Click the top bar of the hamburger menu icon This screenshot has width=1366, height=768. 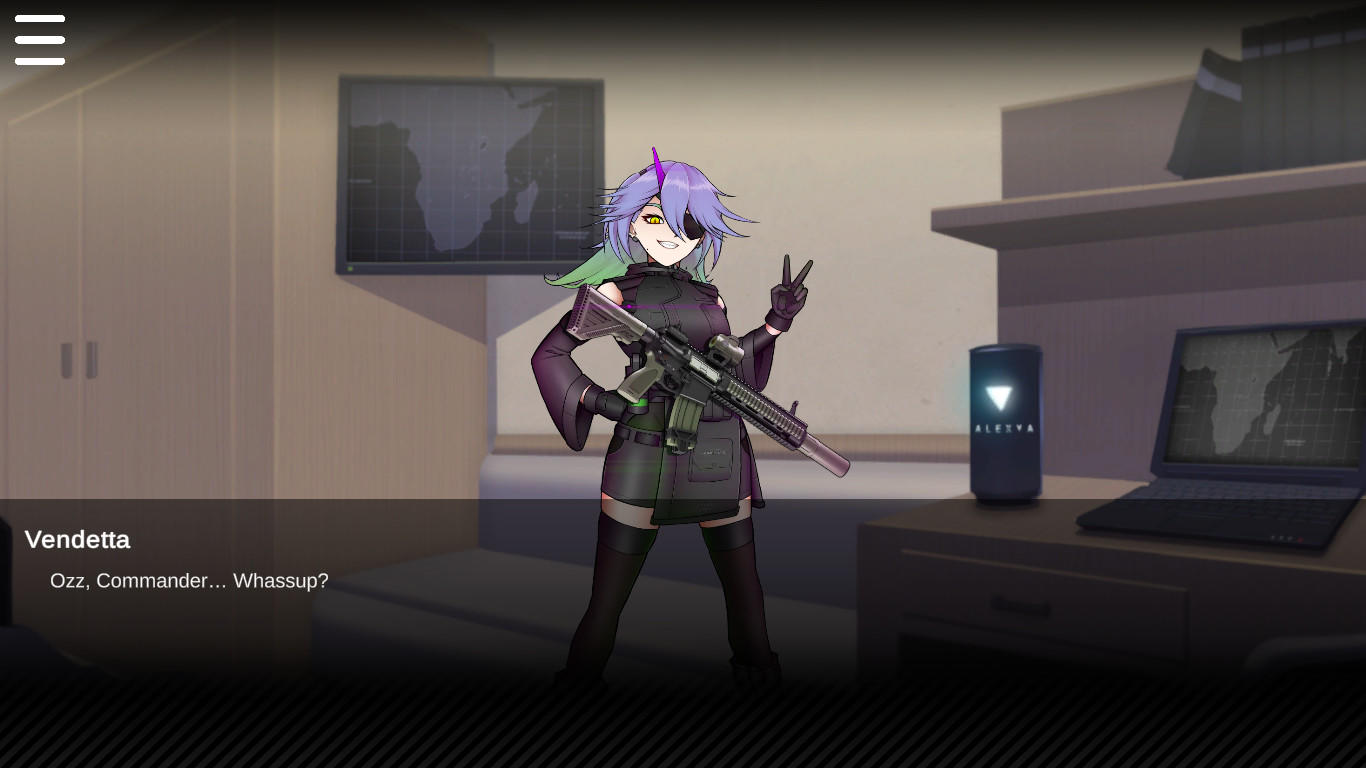click(40, 18)
